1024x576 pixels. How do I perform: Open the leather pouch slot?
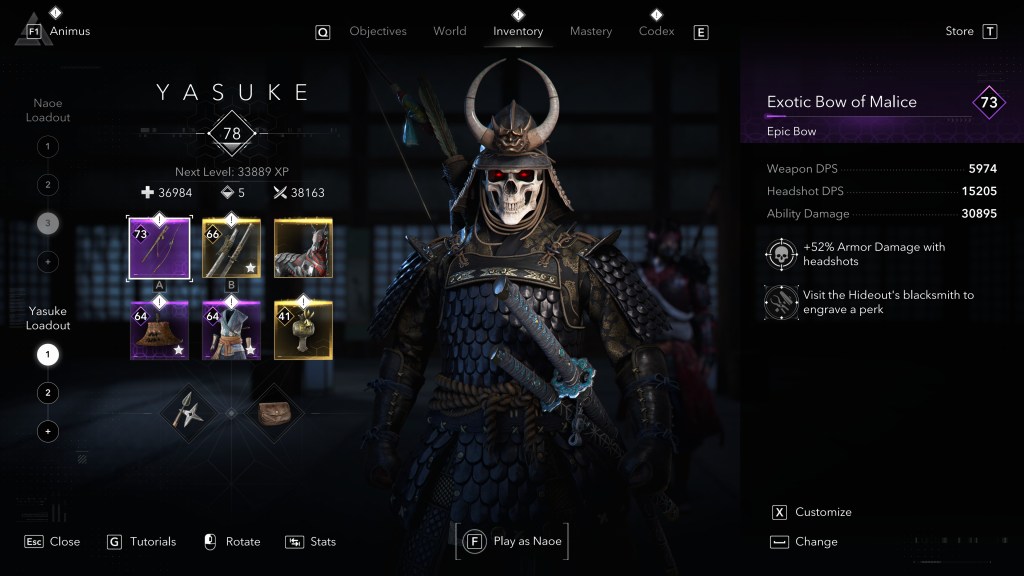(273, 412)
